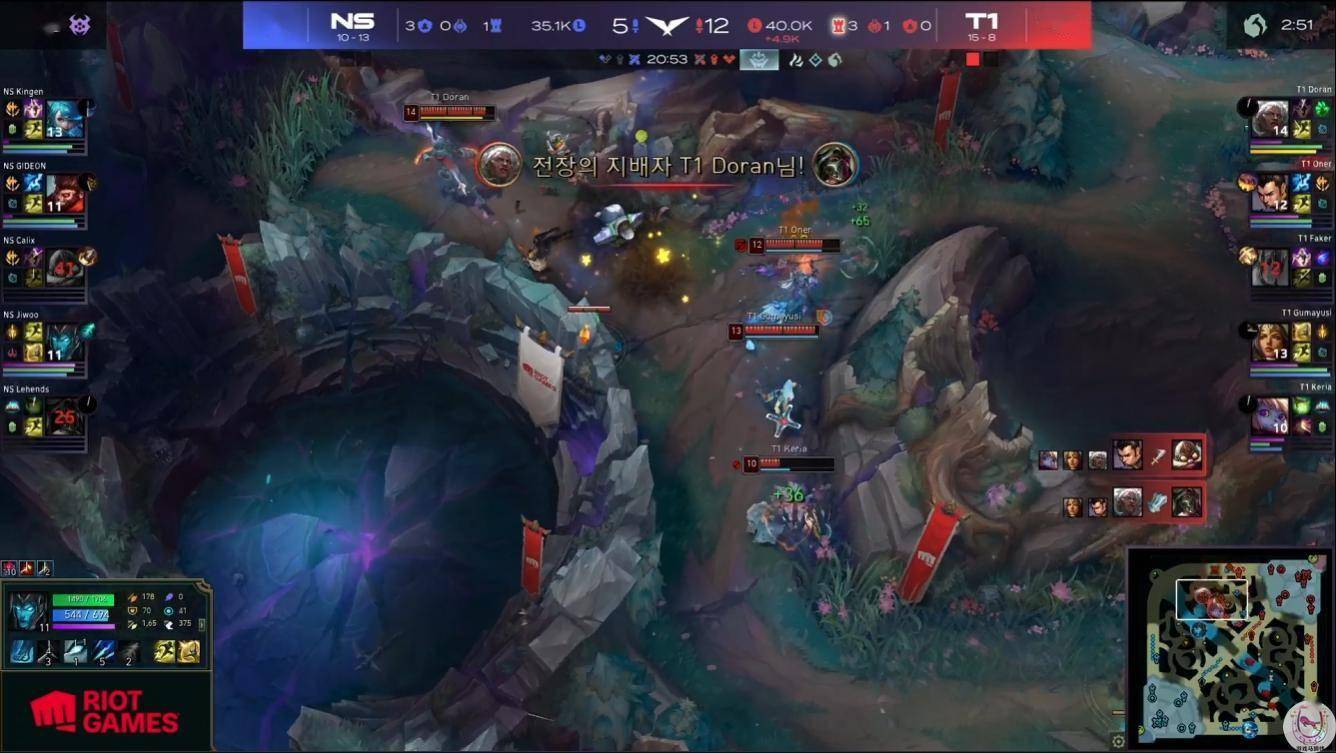
Task: Click the Riot Games logo banner
Action: point(105,711)
